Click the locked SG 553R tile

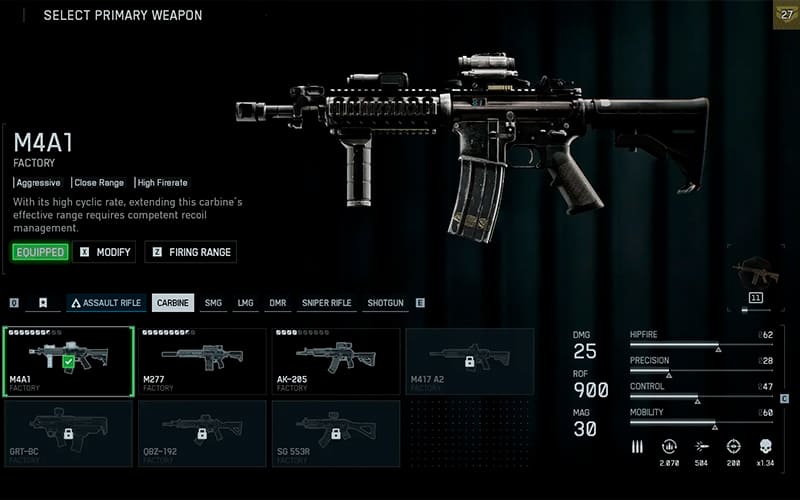335,433
